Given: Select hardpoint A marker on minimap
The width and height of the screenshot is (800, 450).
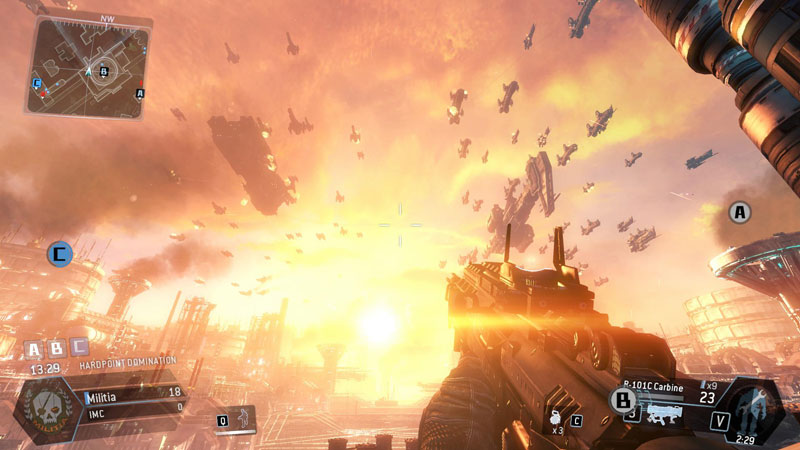Looking at the screenshot, I should click(x=140, y=94).
